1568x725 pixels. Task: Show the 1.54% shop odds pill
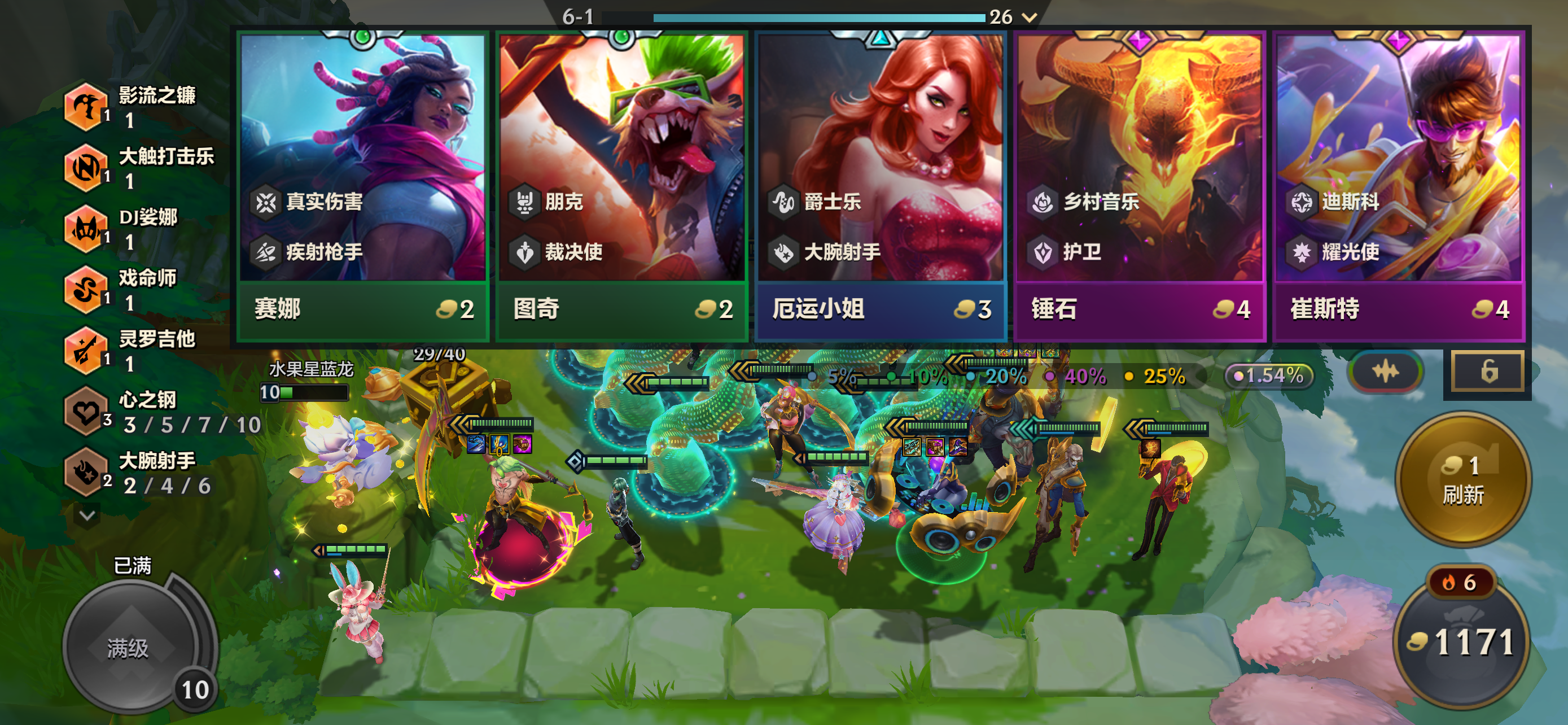coord(1269,375)
